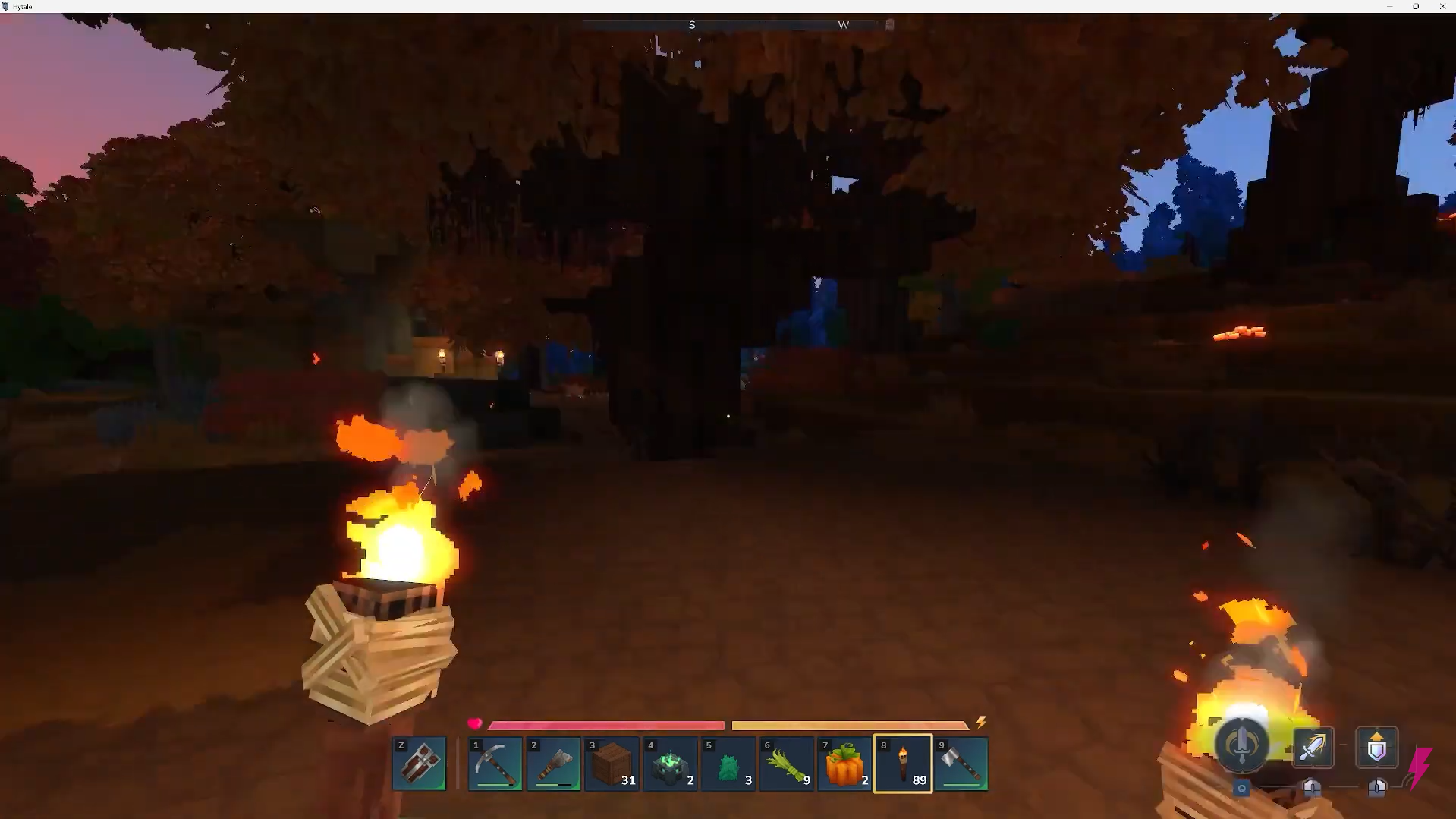Select the glowing cube item in slot 4
This screenshot has height=819, width=1456.
(x=669, y=764)
